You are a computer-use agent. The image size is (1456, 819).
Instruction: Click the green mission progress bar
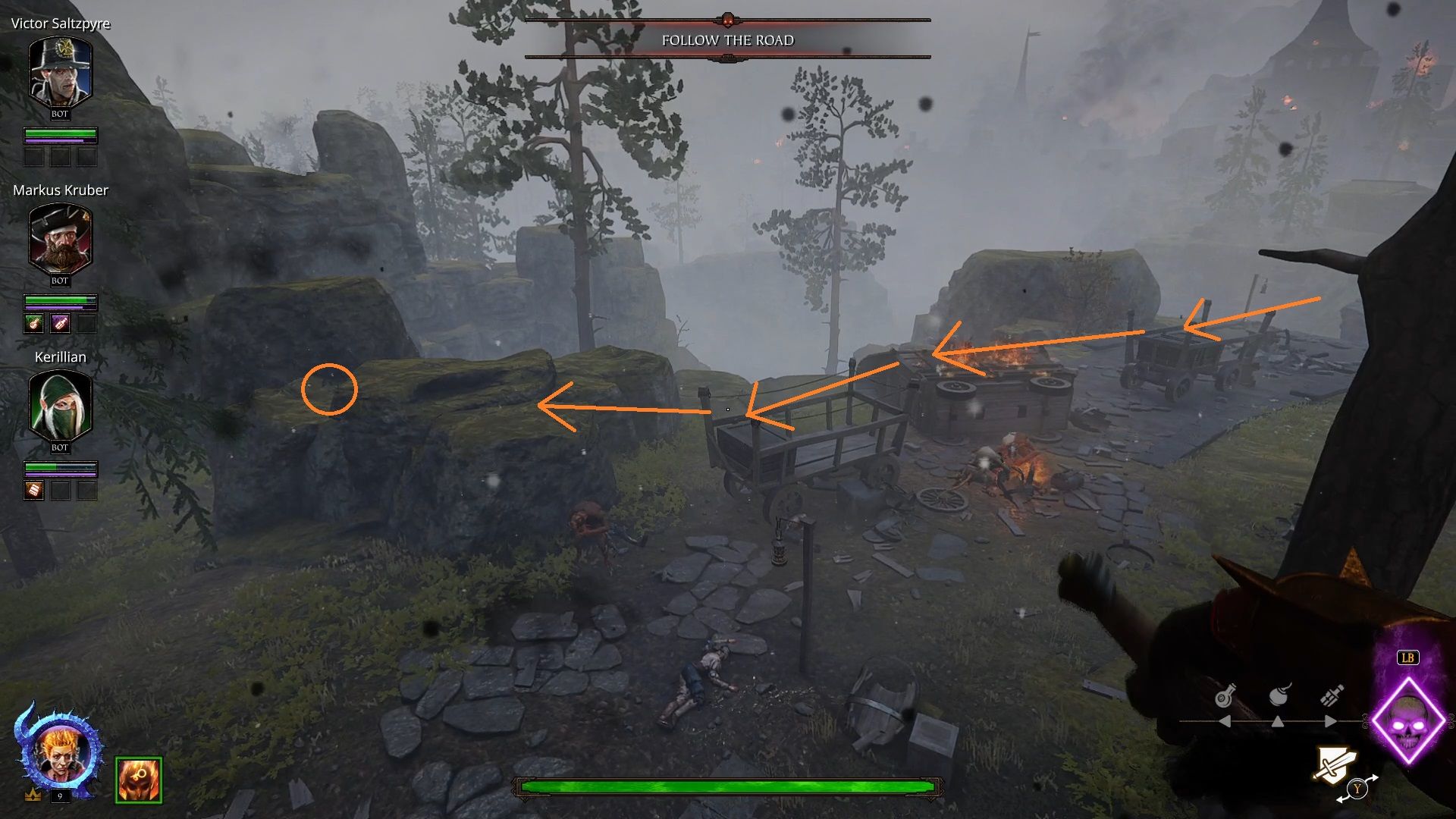click(x=726, y=786)
